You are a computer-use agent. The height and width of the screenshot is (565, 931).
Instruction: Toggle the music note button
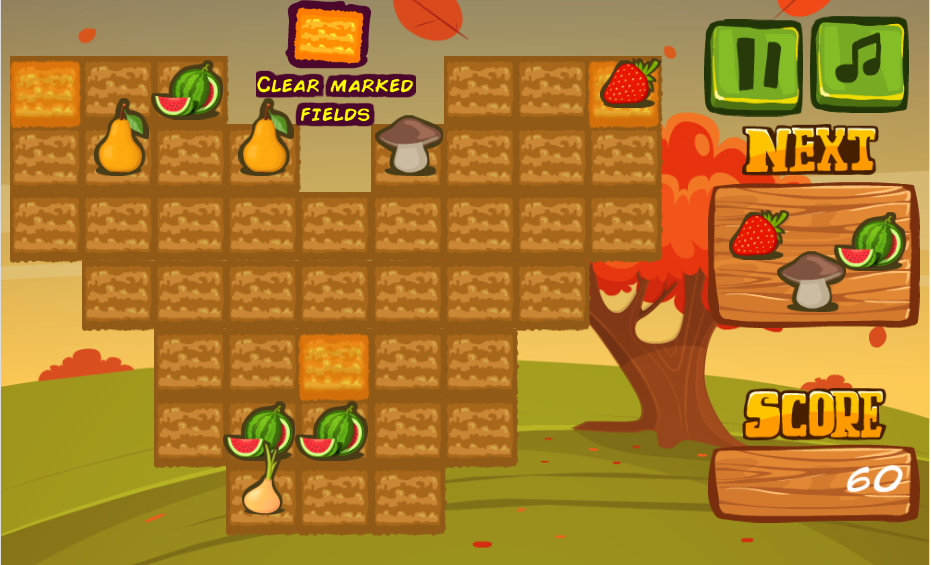click(860, 64)
